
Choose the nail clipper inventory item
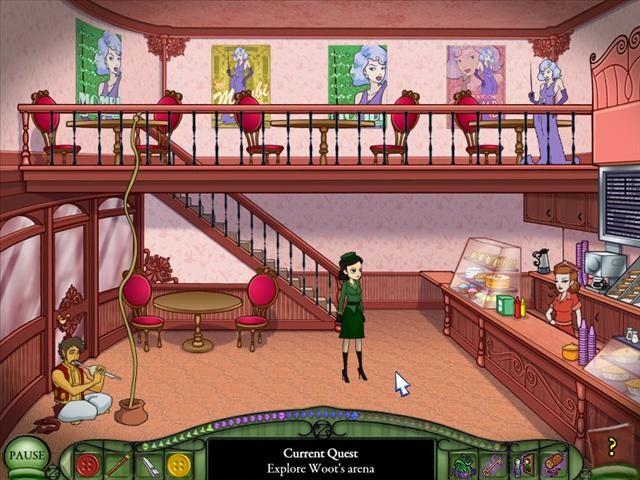coord(148,465)
